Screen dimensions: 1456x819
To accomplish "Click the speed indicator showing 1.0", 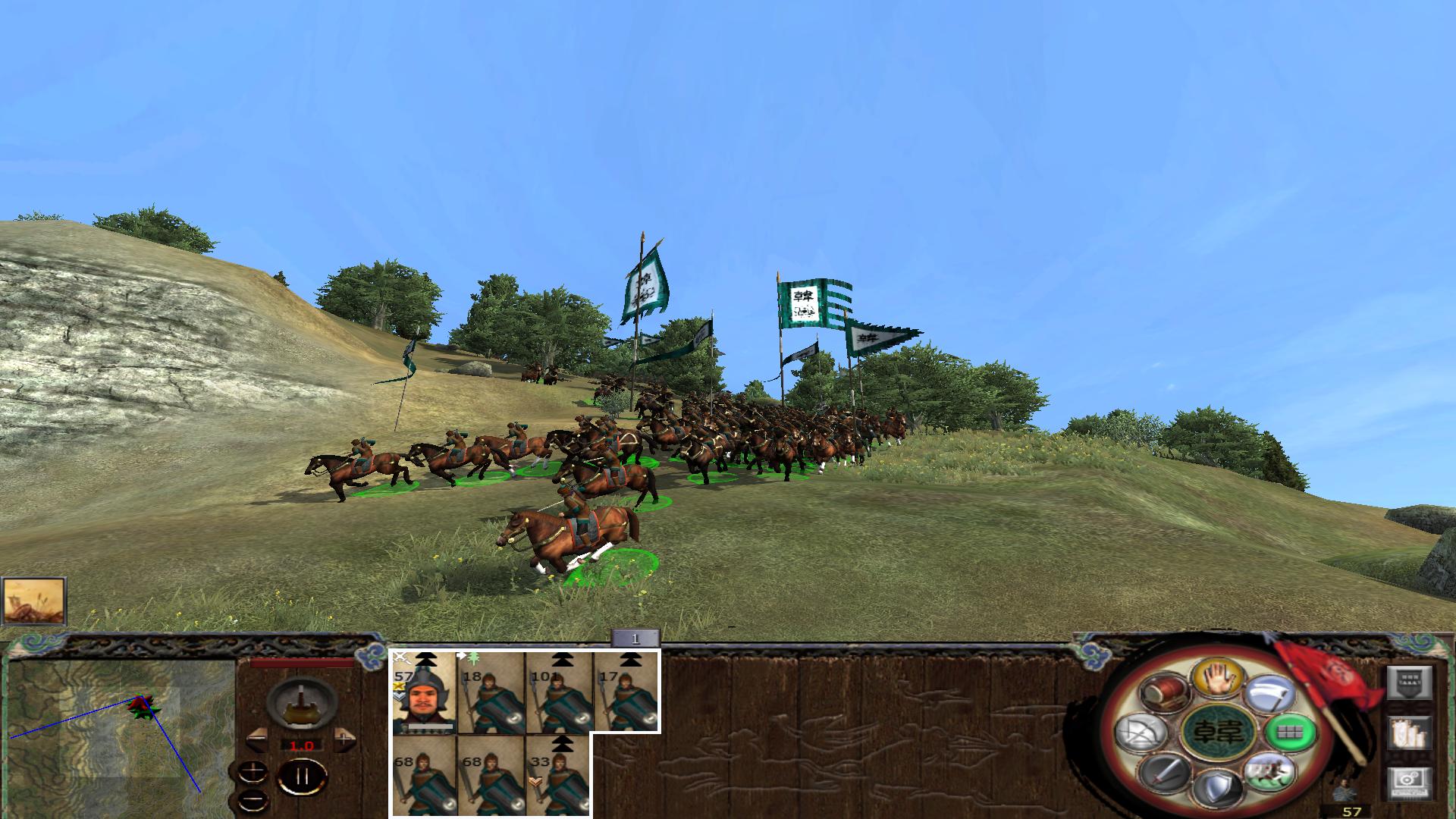I will tap(302, 745).
